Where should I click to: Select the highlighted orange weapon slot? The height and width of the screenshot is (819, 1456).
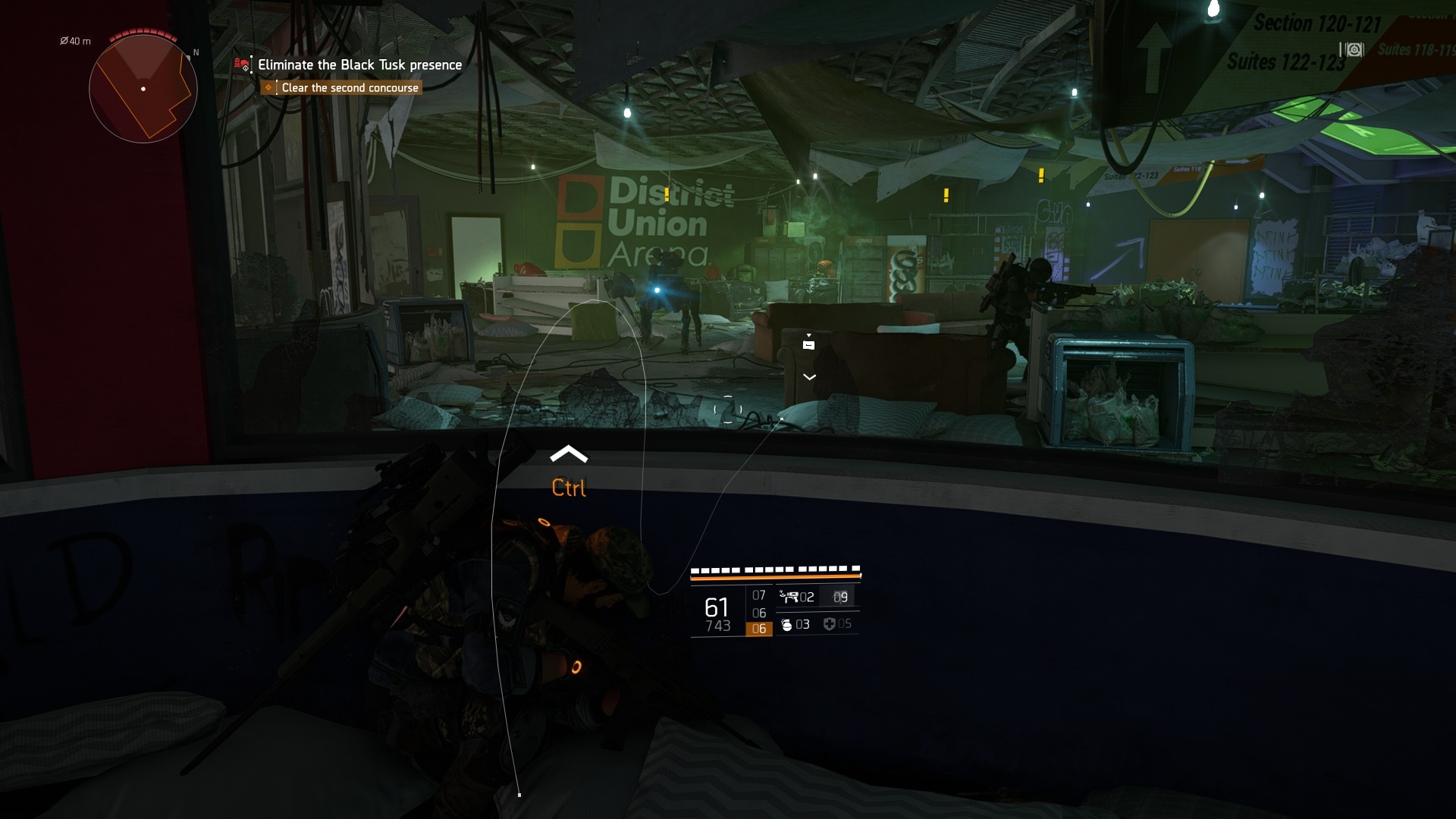pos(759,629)
